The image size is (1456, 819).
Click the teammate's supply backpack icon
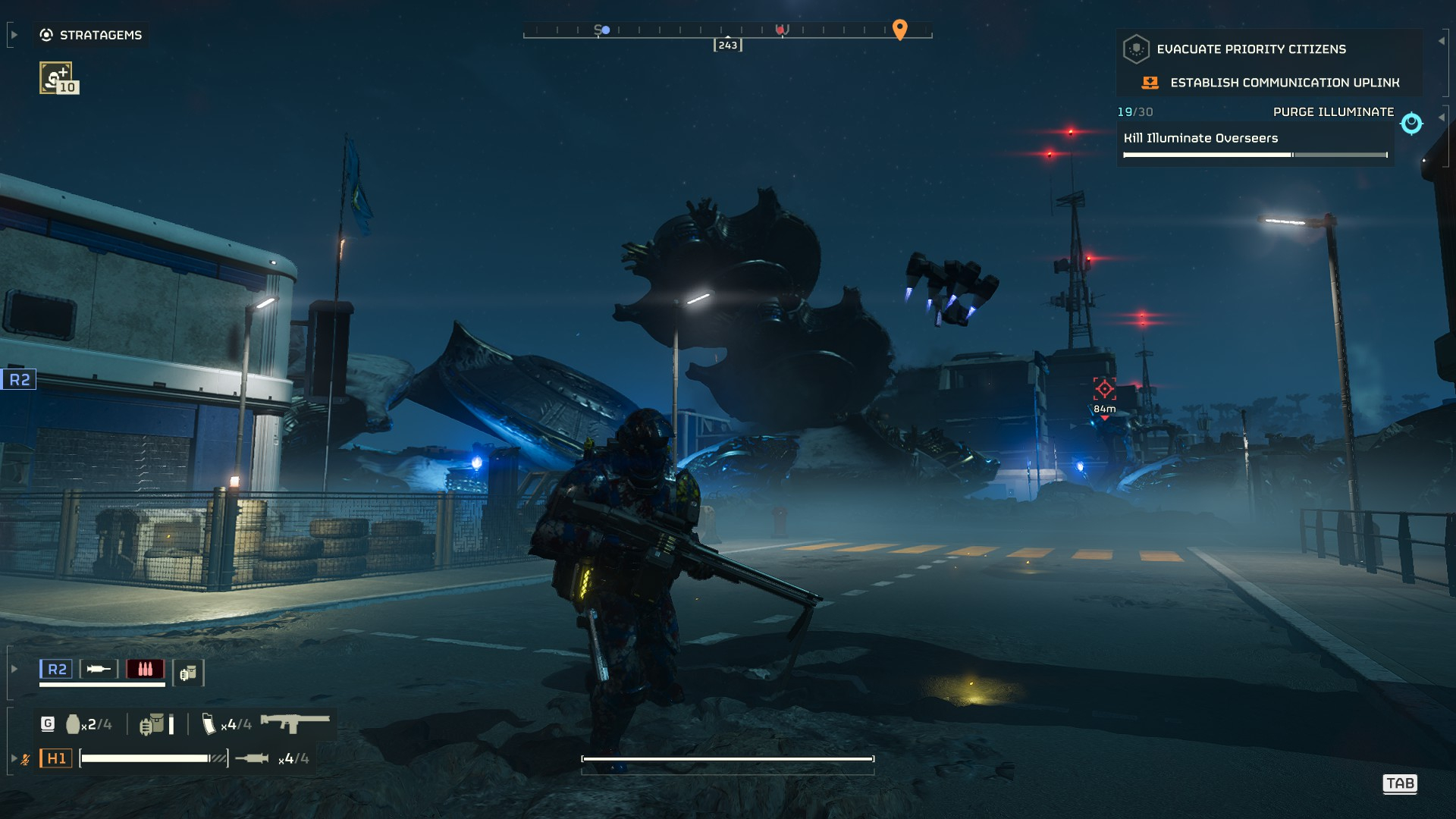(188, 673)
